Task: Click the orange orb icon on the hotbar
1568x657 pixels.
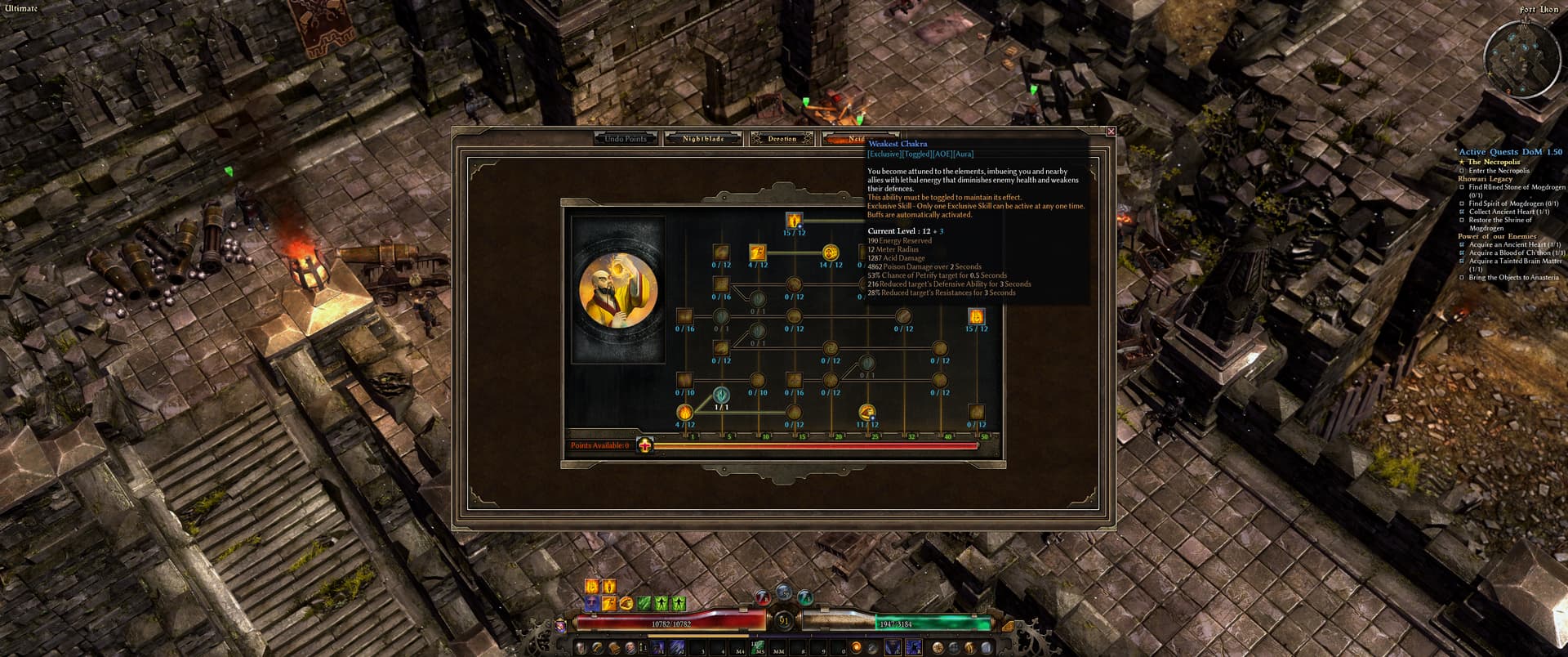Action: tap(857, 648)
